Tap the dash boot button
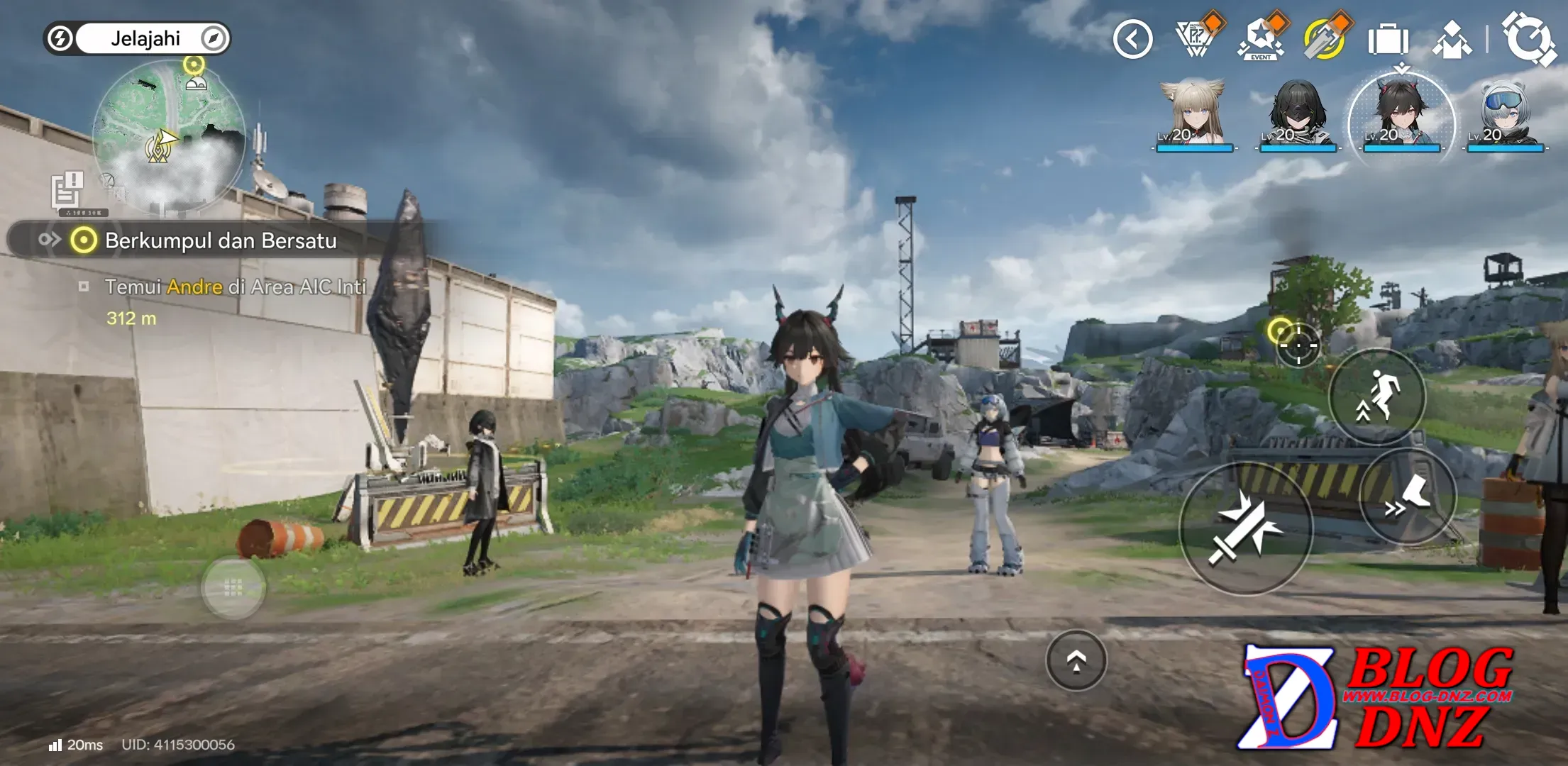This screenshot has height=766, width=1568. pos(1408,496)
